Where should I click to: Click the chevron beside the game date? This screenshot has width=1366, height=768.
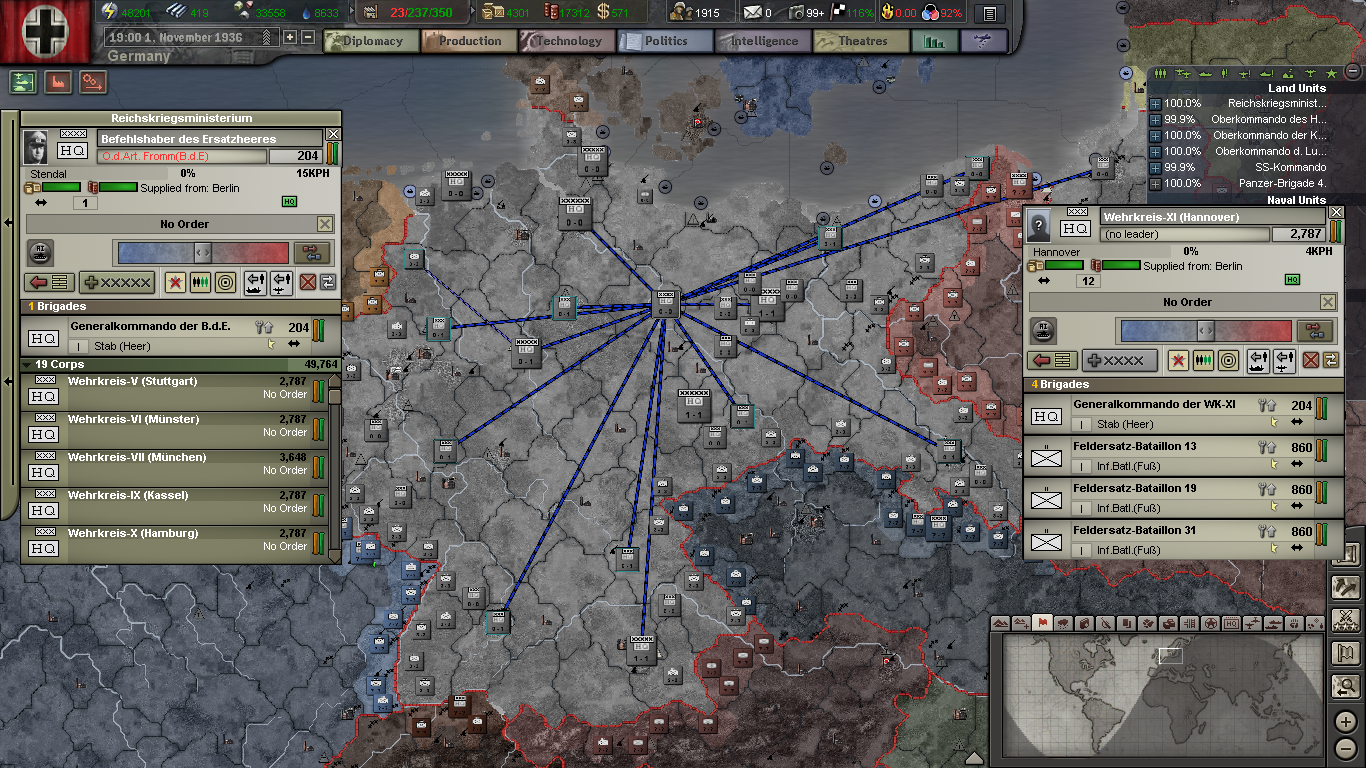(x=265, y=37)
